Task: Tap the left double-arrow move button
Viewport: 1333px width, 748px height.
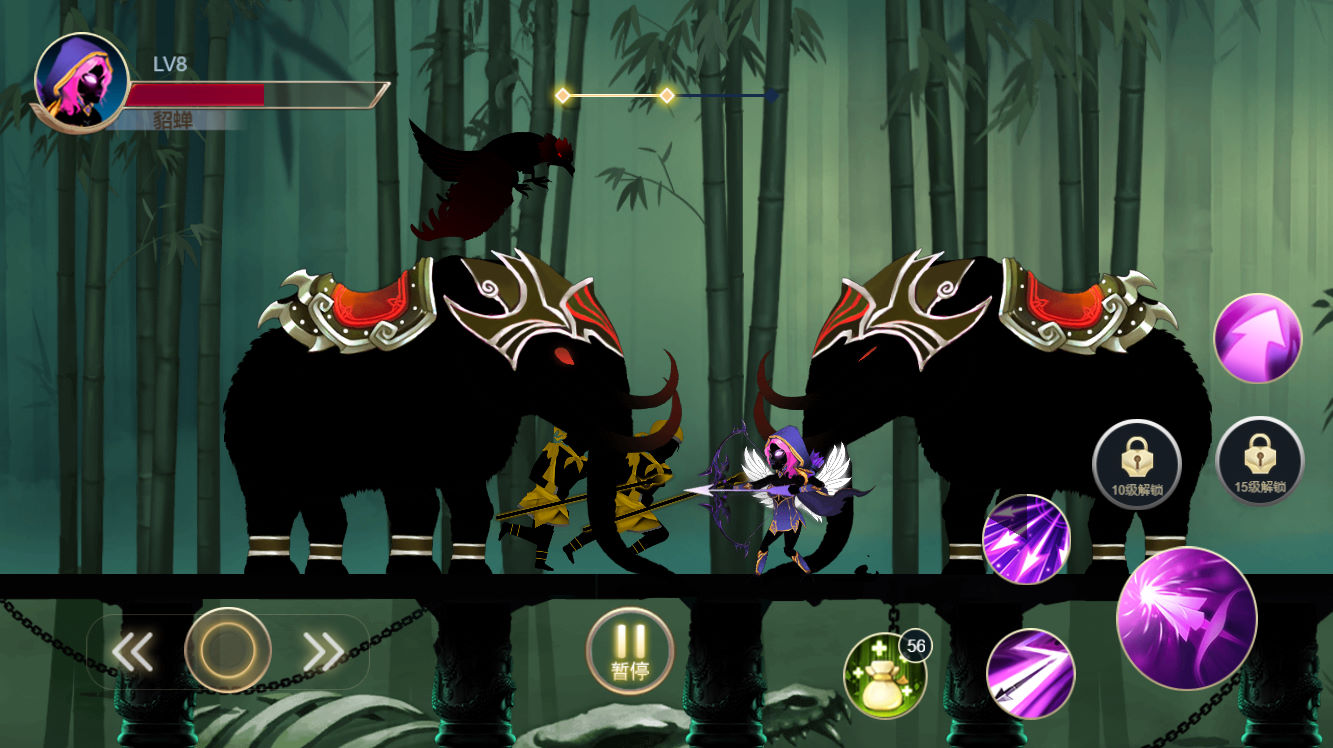Action: coord(132,652)
